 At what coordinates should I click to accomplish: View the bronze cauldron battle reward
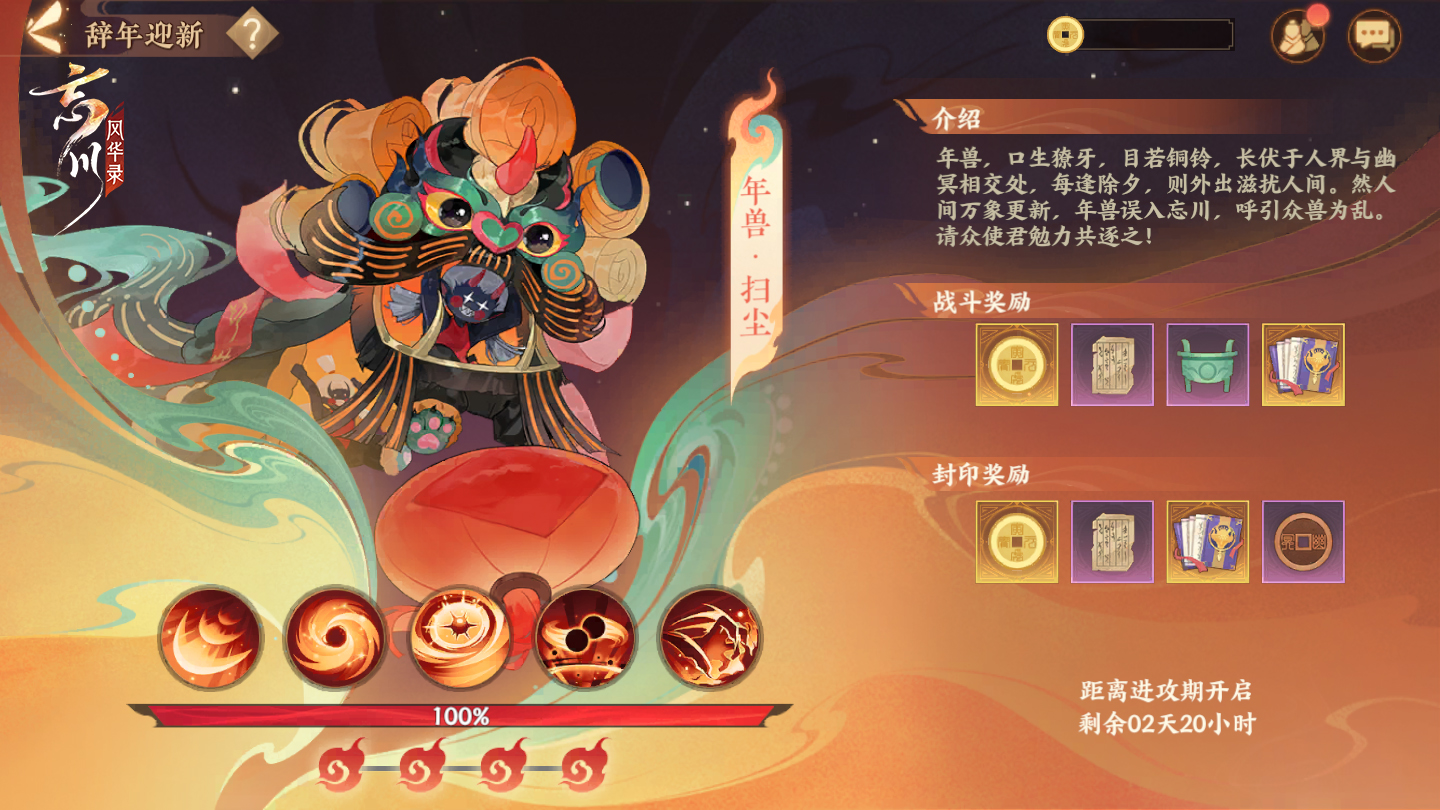[1208, 366]
